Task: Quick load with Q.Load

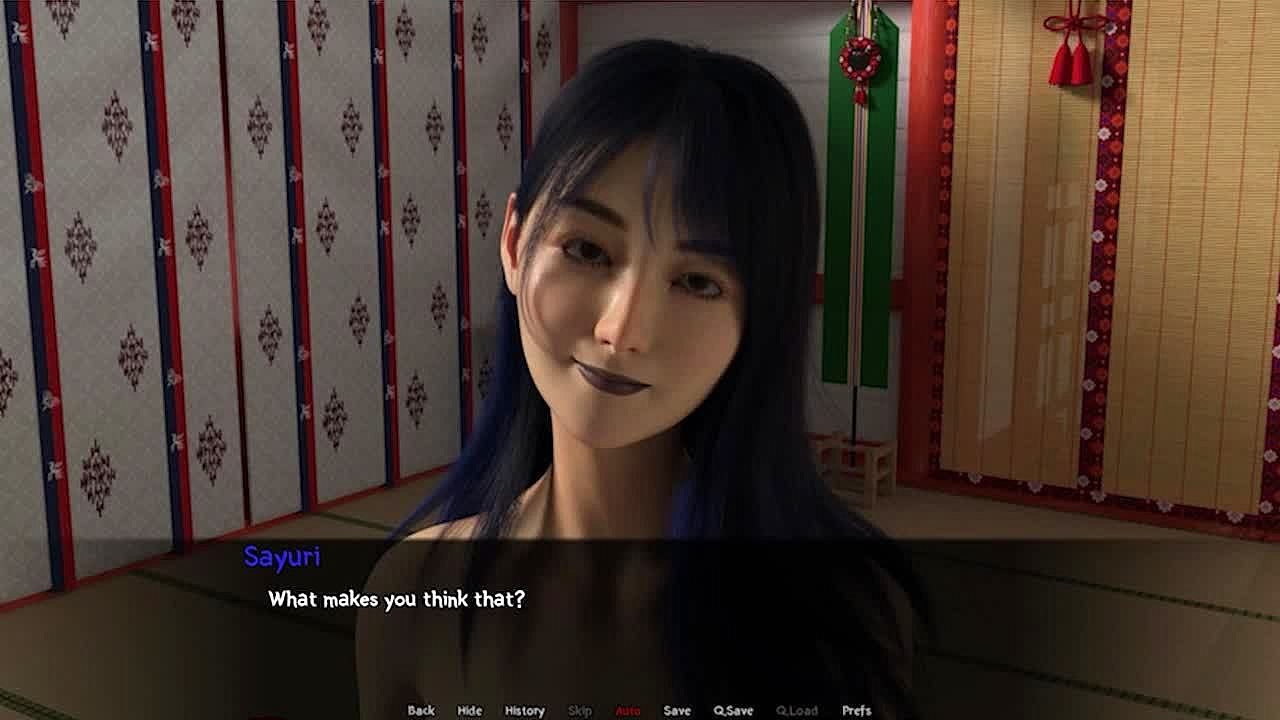Action: click(797, 710)
